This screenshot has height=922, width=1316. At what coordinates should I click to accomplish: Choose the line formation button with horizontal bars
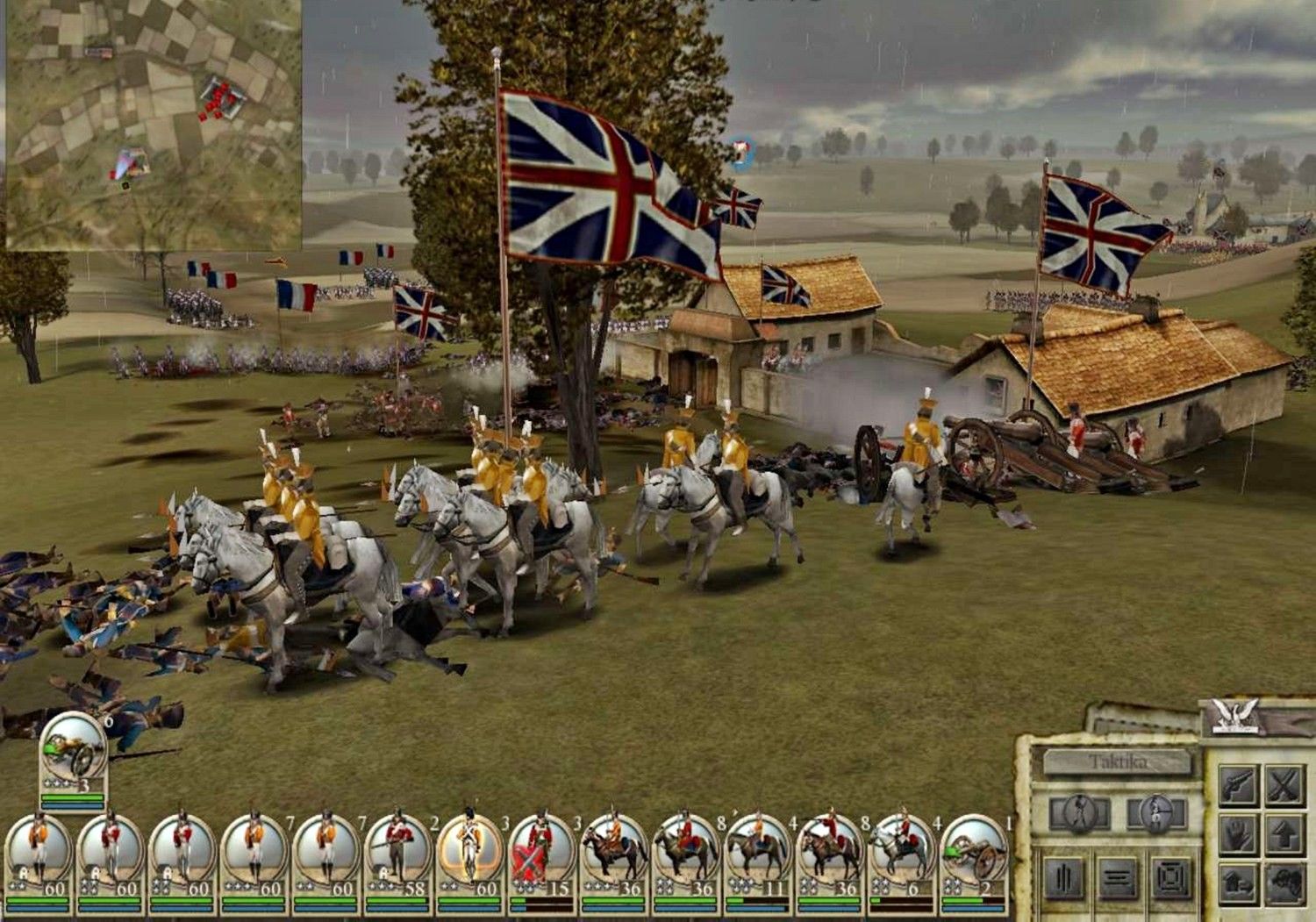pyautogui.click(x=1119, y=879)
